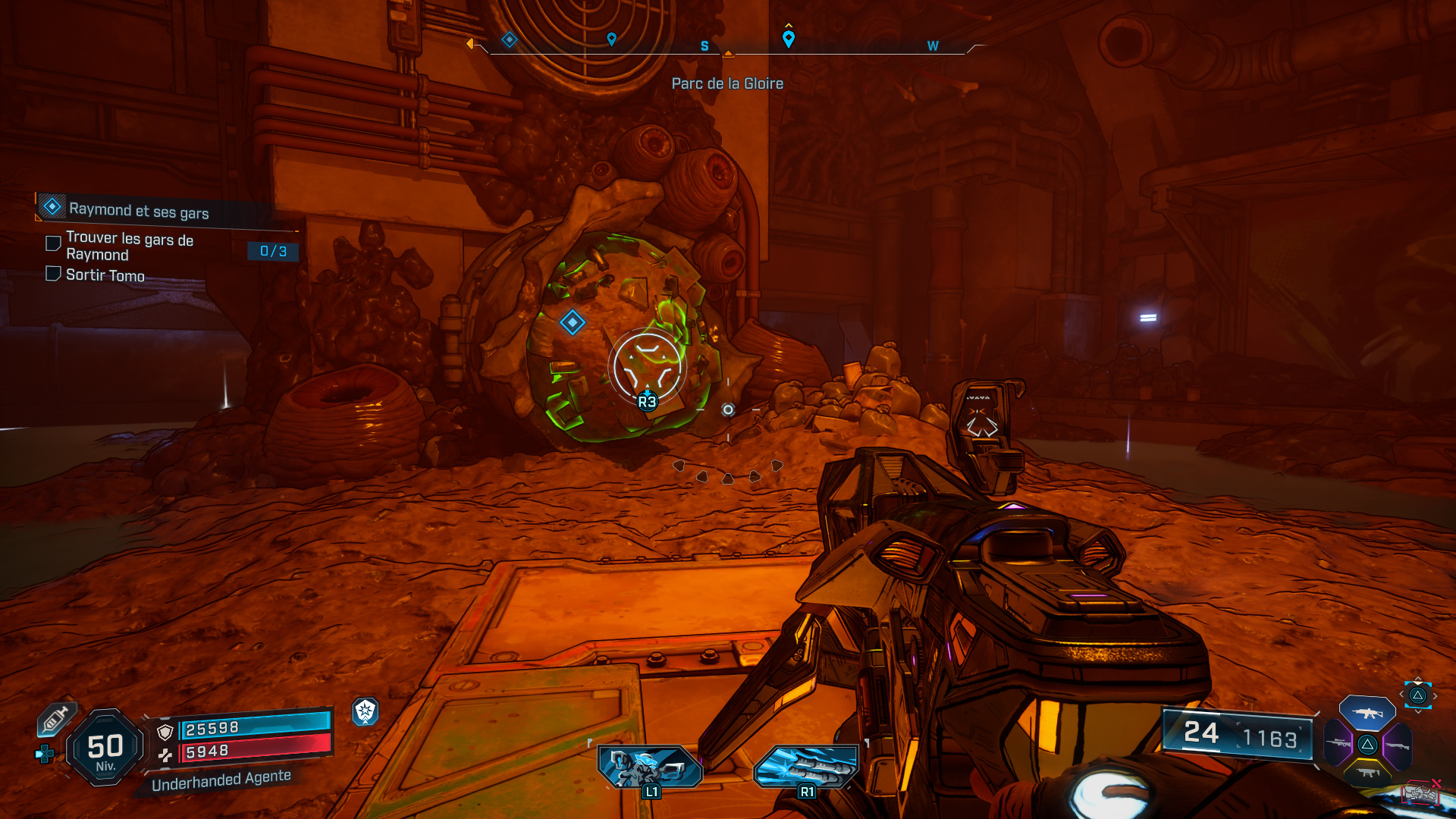
Task: Check the 'Trouver les gars de Raymond' objective box
Action: click(52, 243)
